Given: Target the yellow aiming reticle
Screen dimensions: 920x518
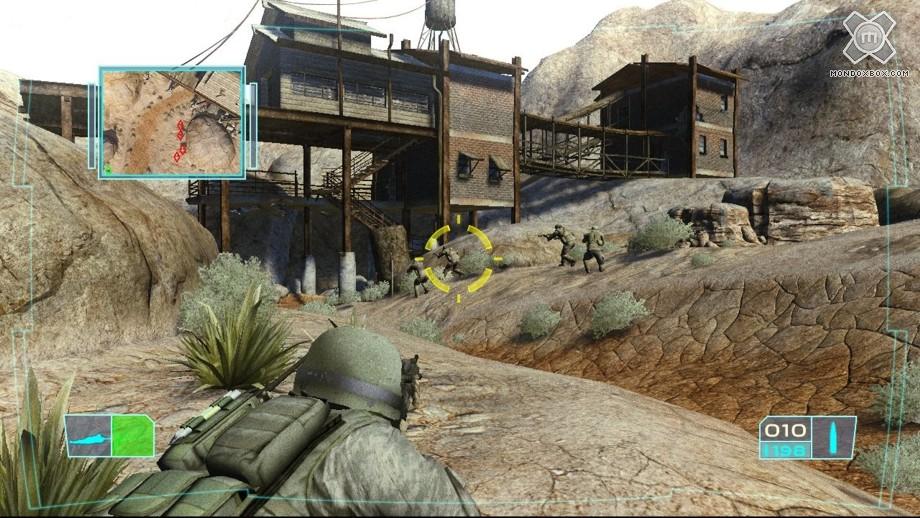Looking at the screenshot, I should coord(458,259).
